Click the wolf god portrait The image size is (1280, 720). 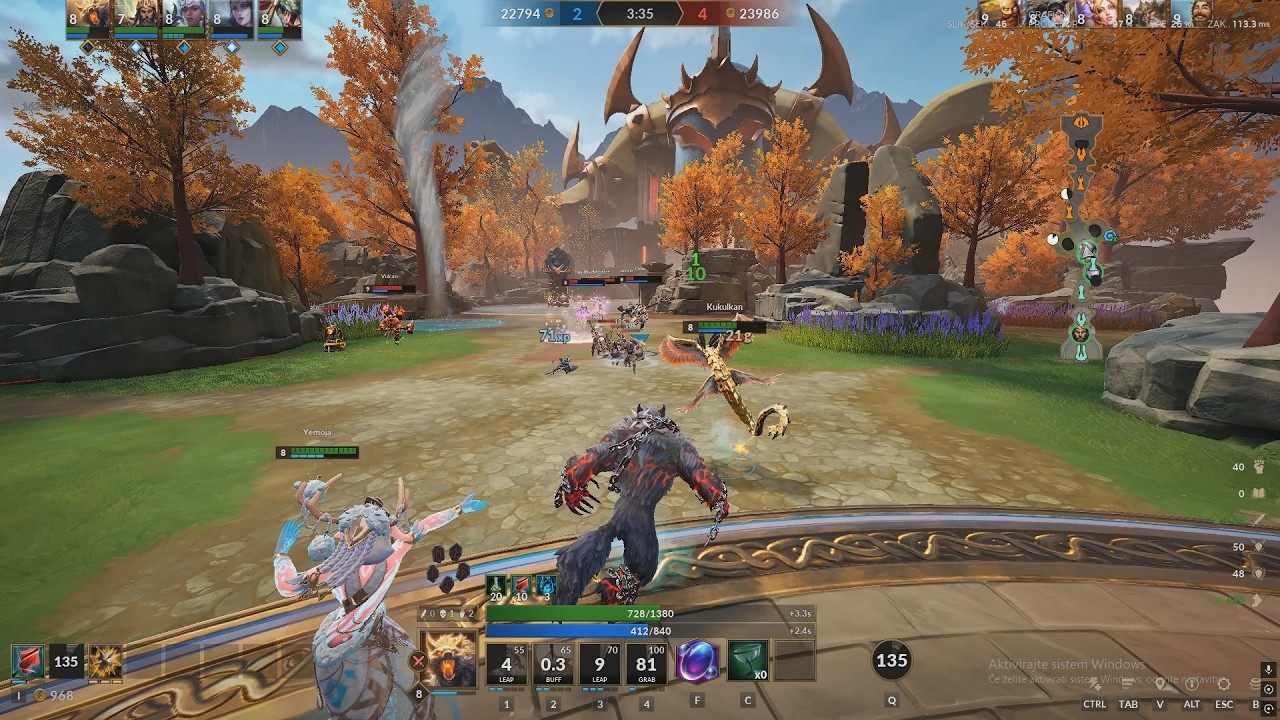448,659
